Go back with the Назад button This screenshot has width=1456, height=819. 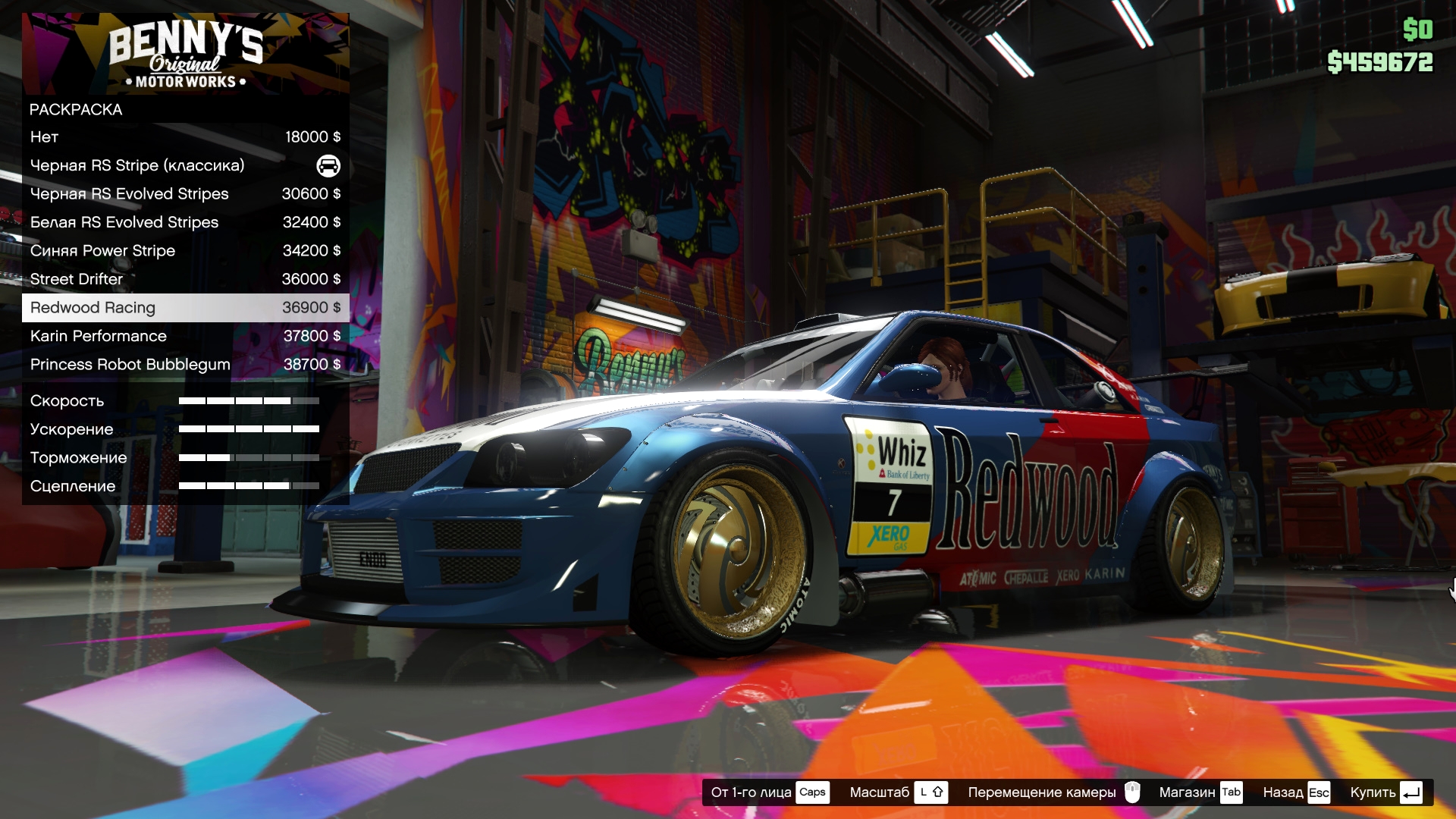coord(1296,792)
